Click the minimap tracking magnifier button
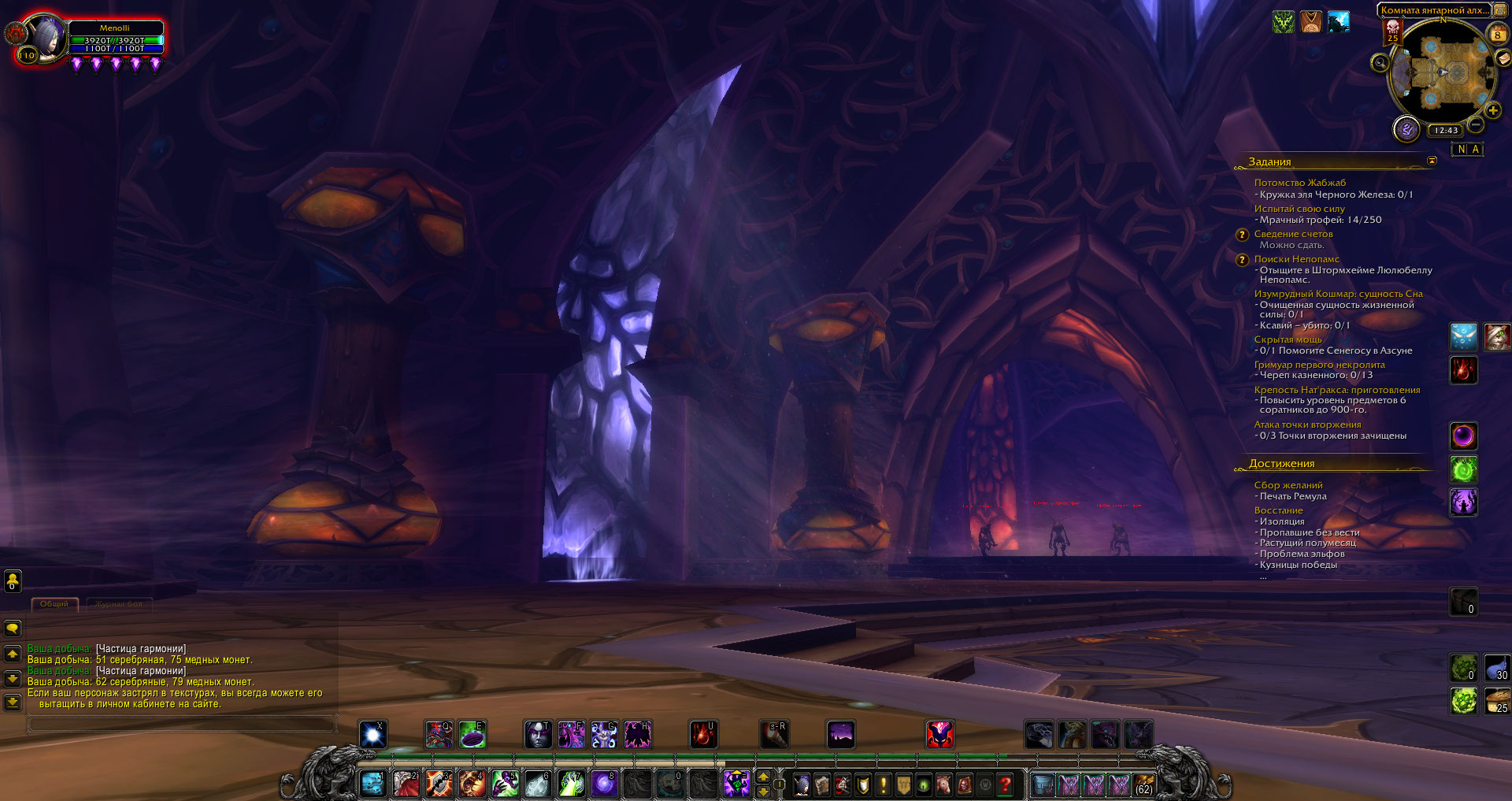 click(1380, 62)
